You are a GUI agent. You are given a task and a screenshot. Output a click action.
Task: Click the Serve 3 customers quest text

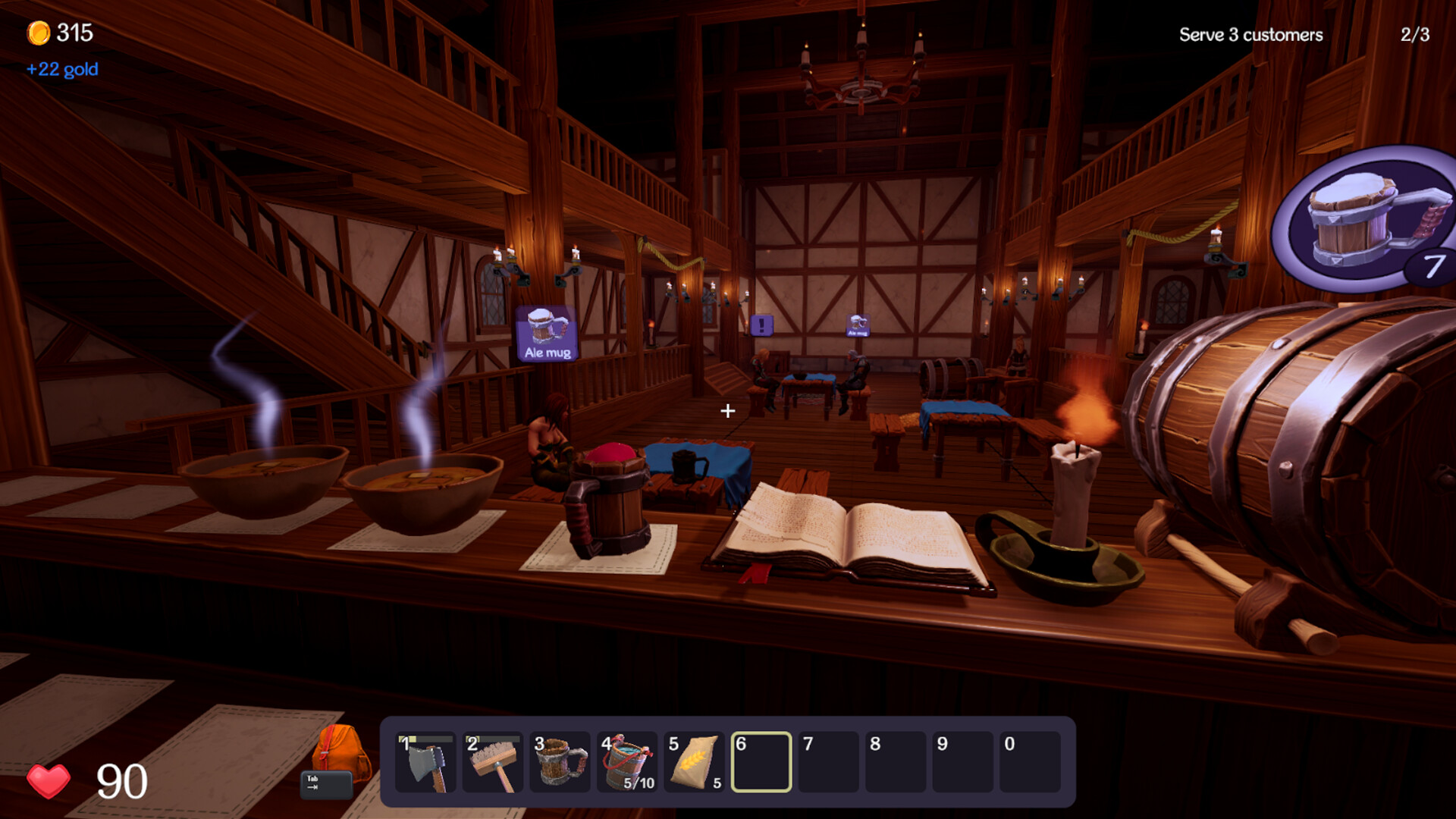[1250, 35]
